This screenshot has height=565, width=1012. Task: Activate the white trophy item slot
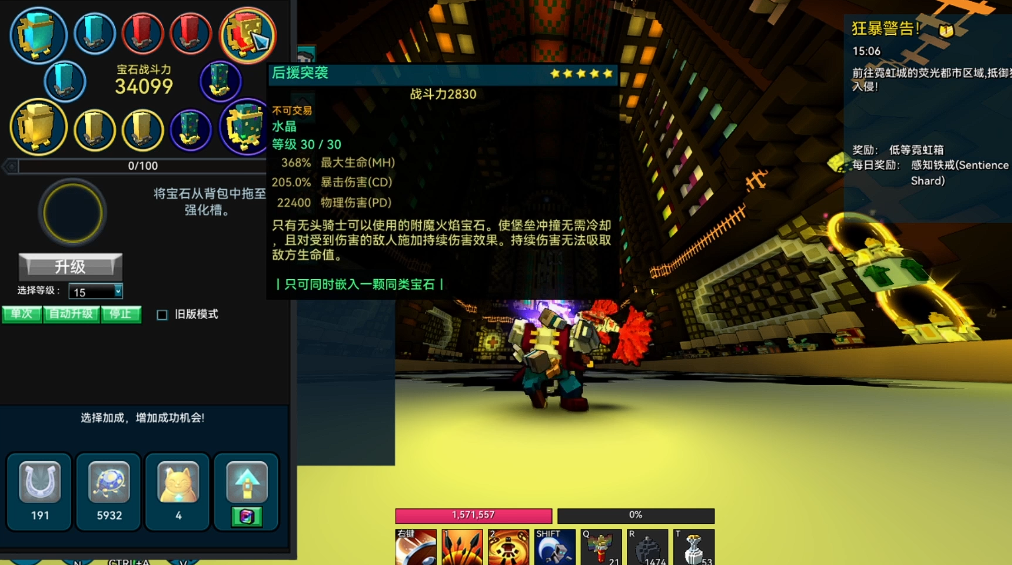[x=693, y=548]
